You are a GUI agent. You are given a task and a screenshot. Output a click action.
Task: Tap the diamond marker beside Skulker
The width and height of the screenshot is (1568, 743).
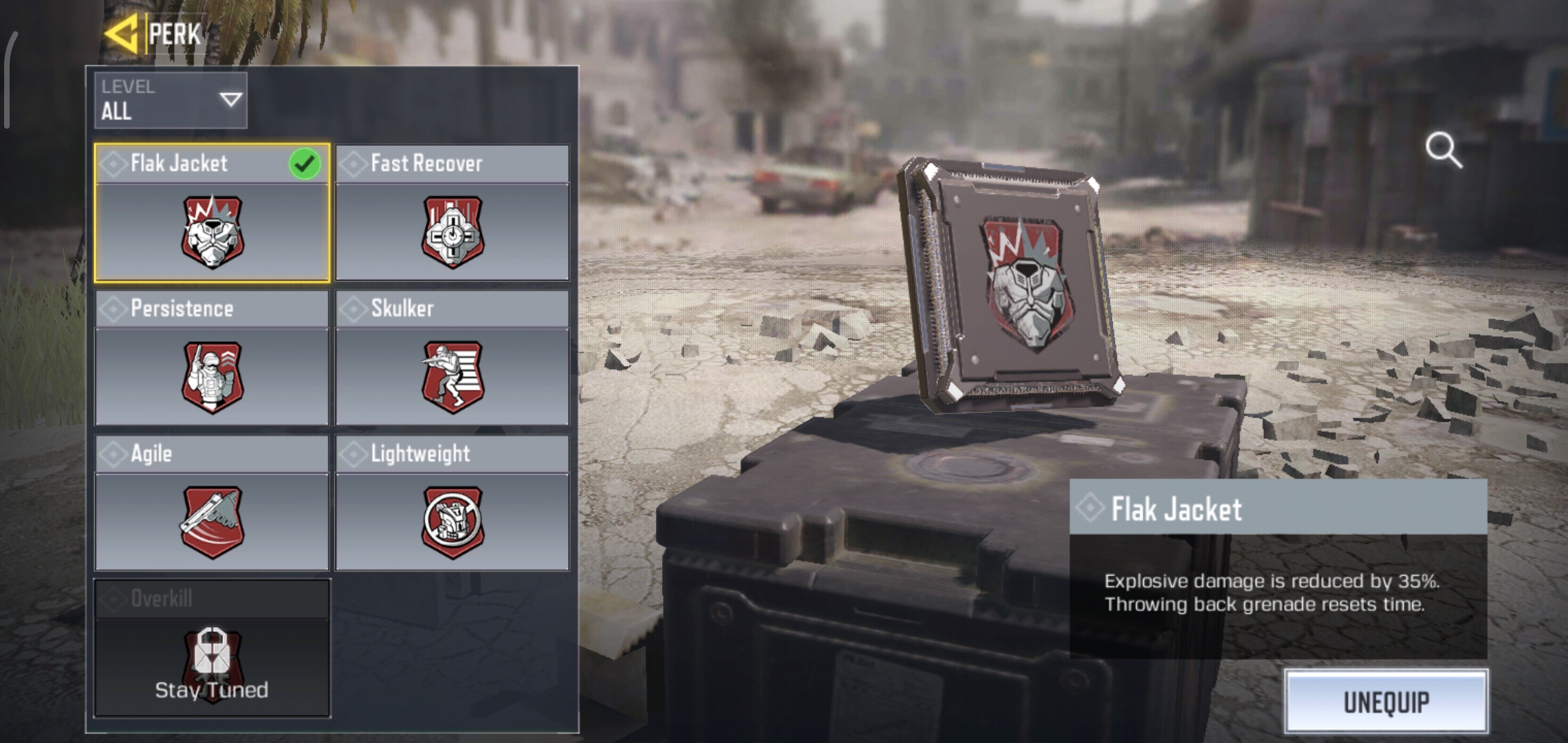coord(353,309)
